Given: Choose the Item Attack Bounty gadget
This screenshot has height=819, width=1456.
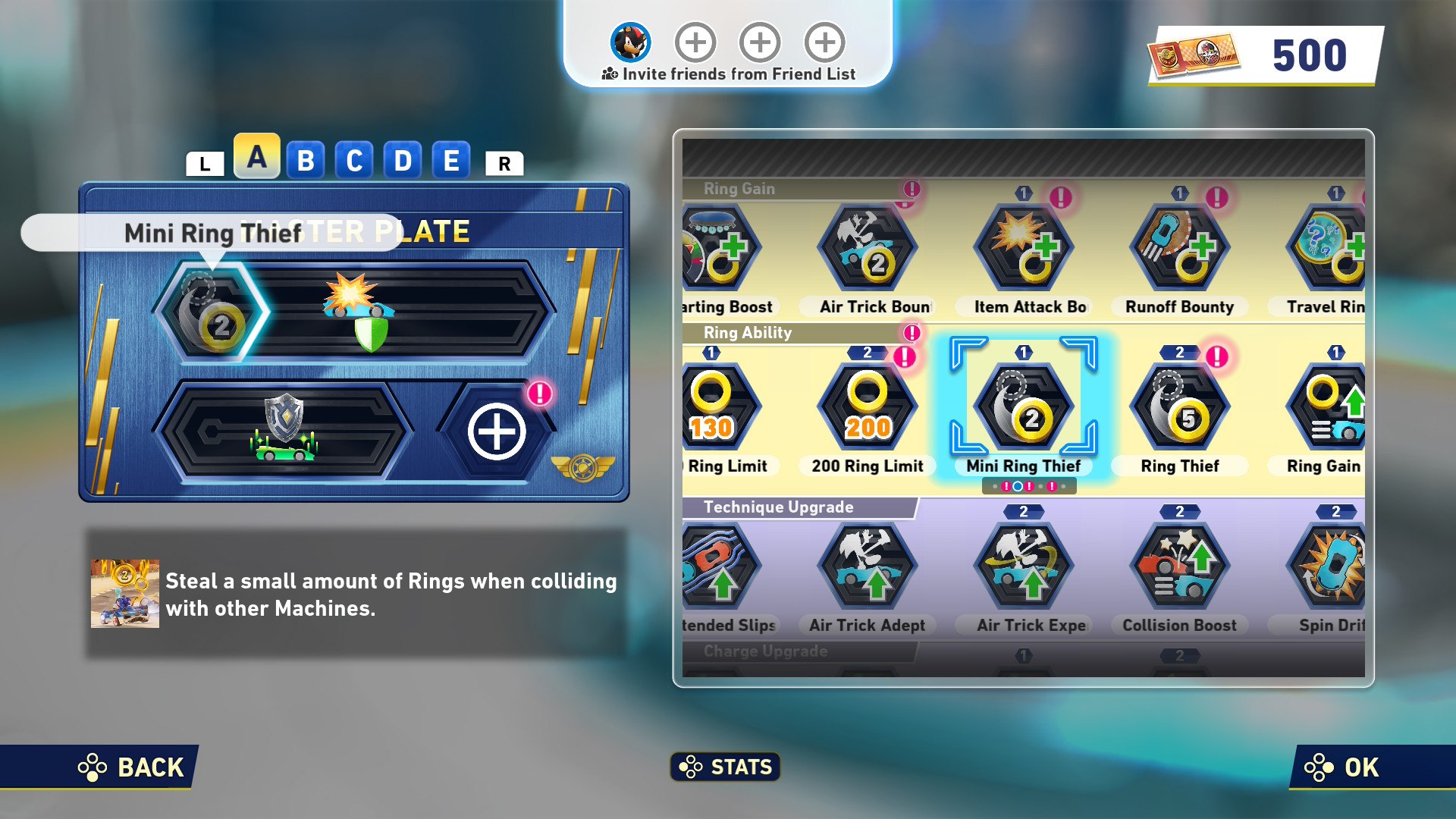Looking at the screenshot, I should click(1024, 249).
